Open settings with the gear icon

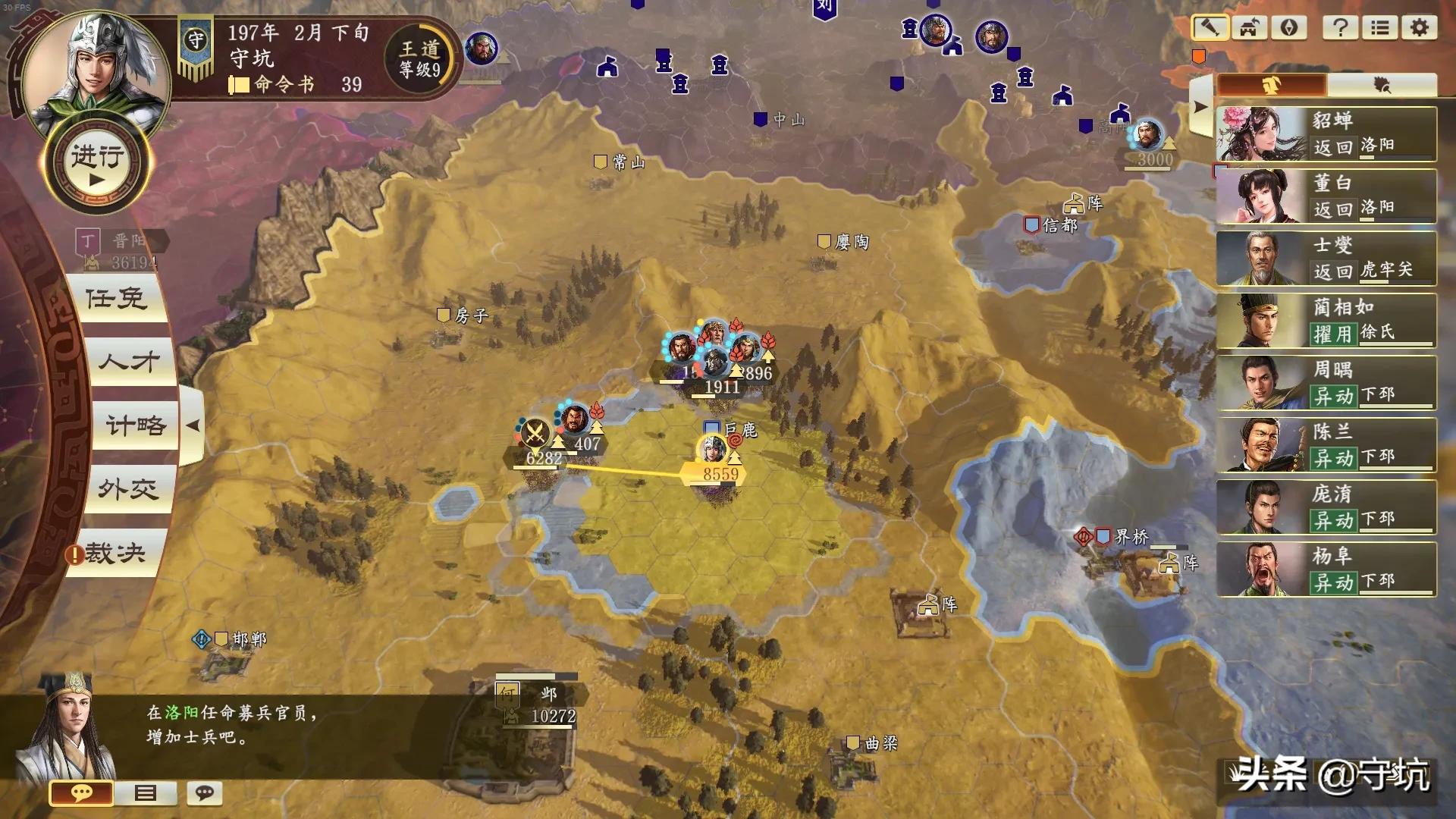click(x=1419, y=28)
